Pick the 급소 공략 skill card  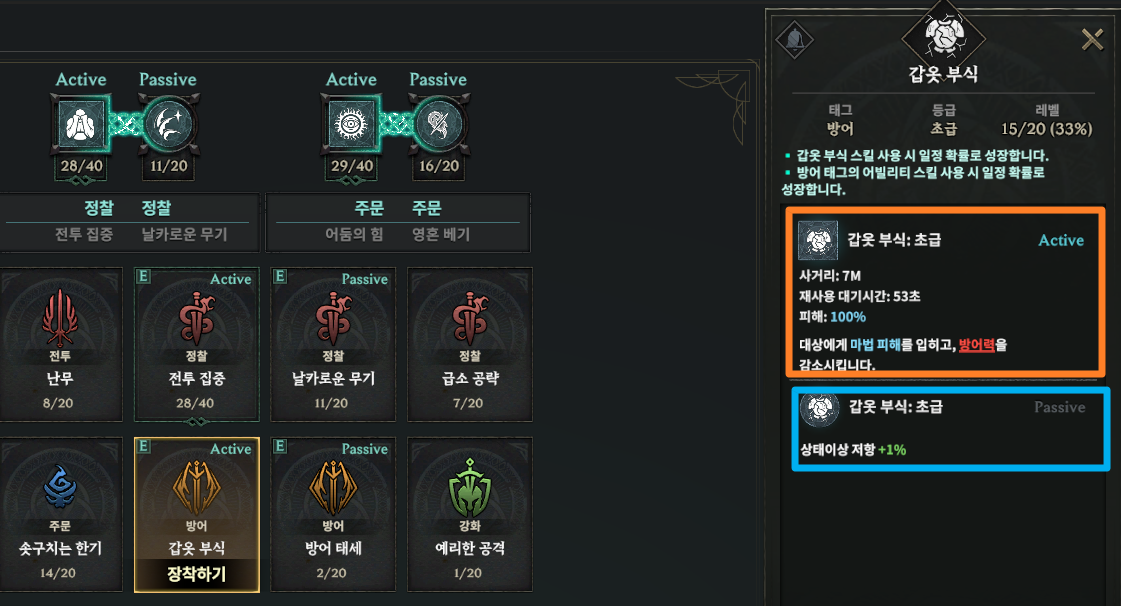(x=470, y=340)
